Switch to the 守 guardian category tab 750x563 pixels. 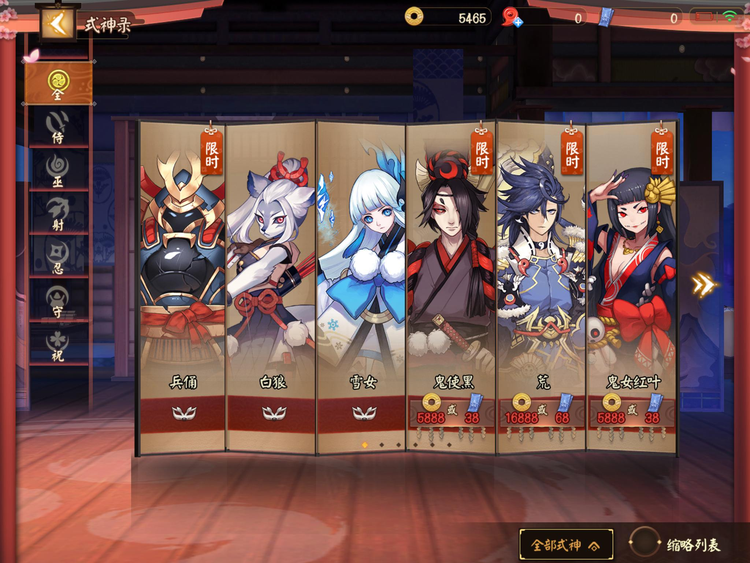[x=58, y=297]
